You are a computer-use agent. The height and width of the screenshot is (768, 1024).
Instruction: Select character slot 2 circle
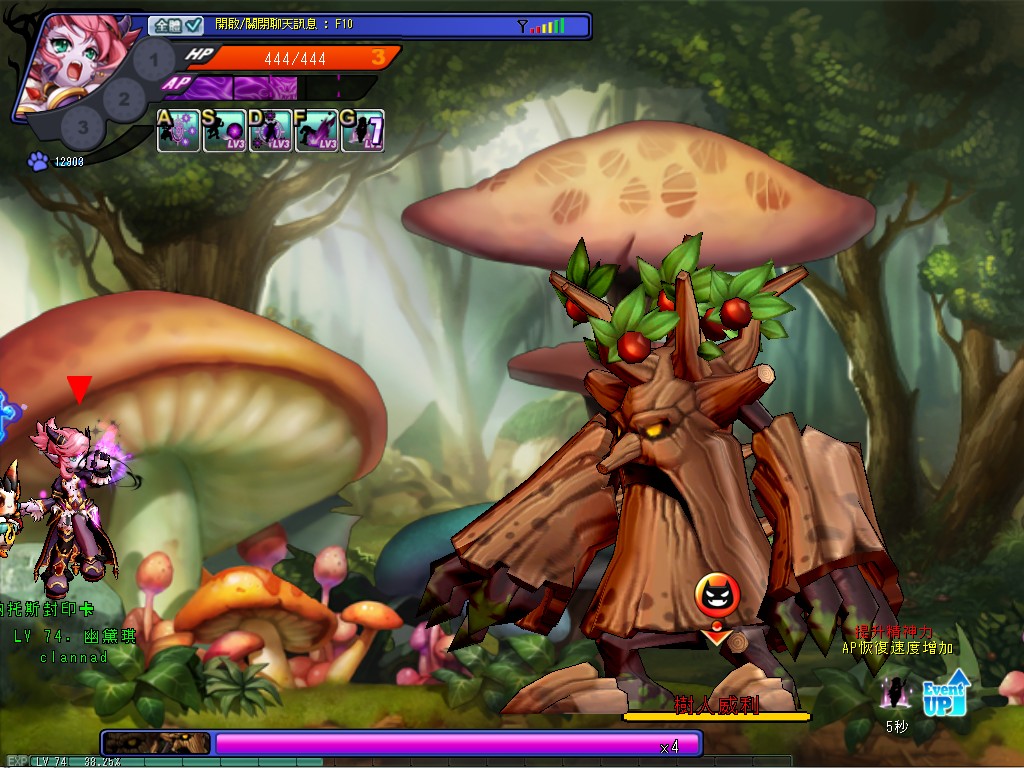123,98
